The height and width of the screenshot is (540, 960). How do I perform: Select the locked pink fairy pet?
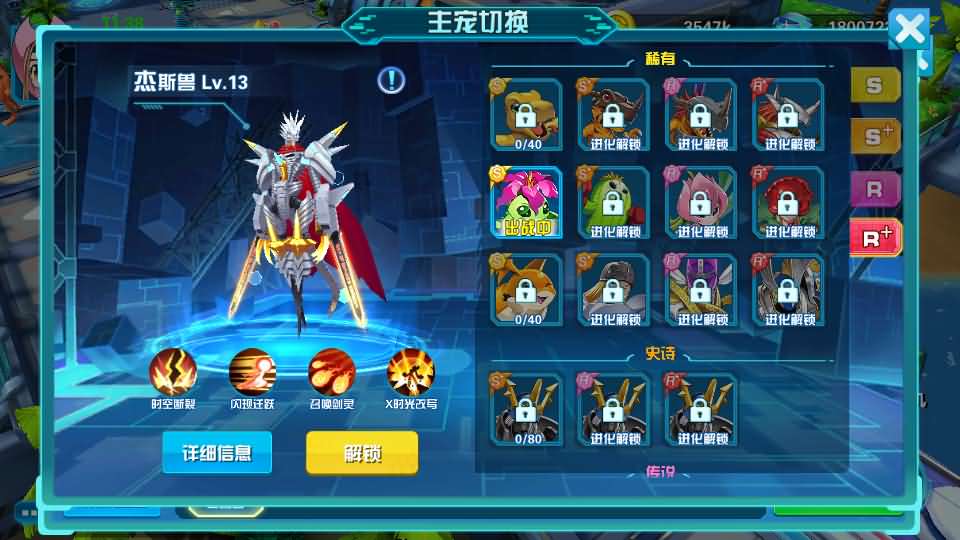702,202
